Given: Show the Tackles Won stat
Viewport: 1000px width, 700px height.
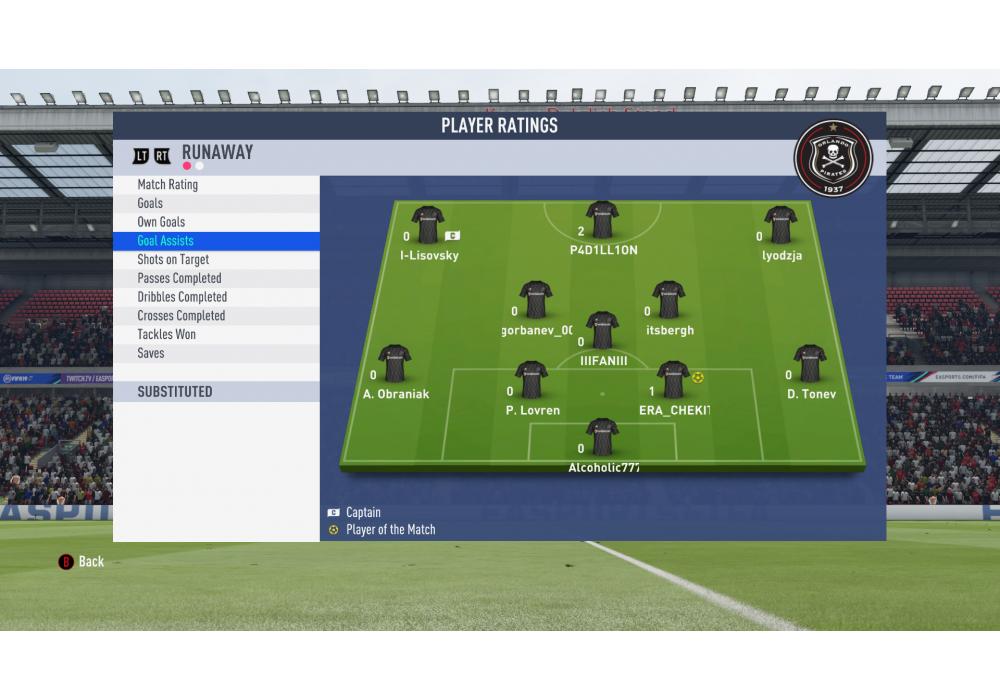Looking at the screenshot, I should coord(167,334).
